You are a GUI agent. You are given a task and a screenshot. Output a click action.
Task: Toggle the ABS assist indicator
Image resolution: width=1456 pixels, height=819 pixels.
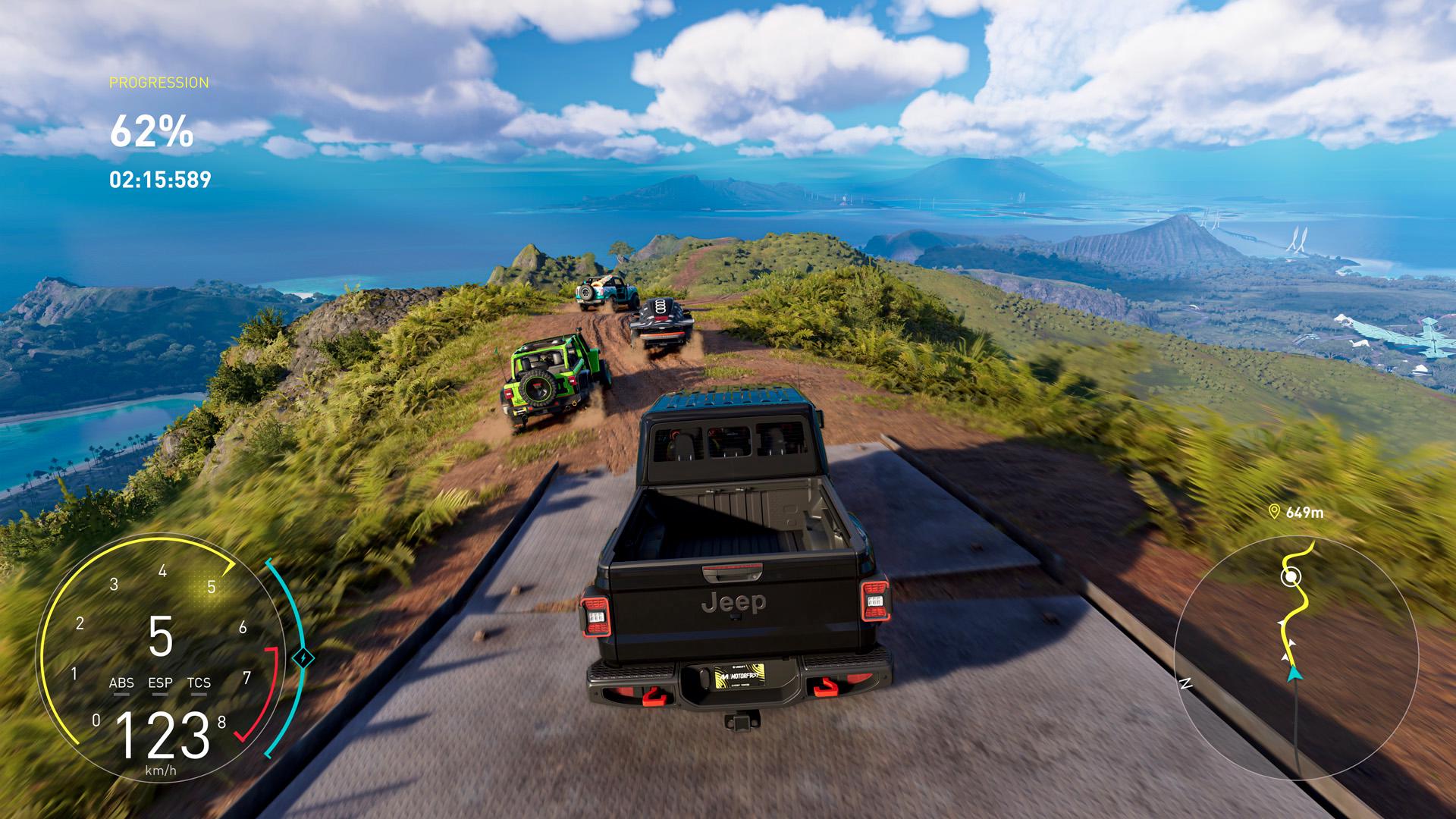[123, 682]
